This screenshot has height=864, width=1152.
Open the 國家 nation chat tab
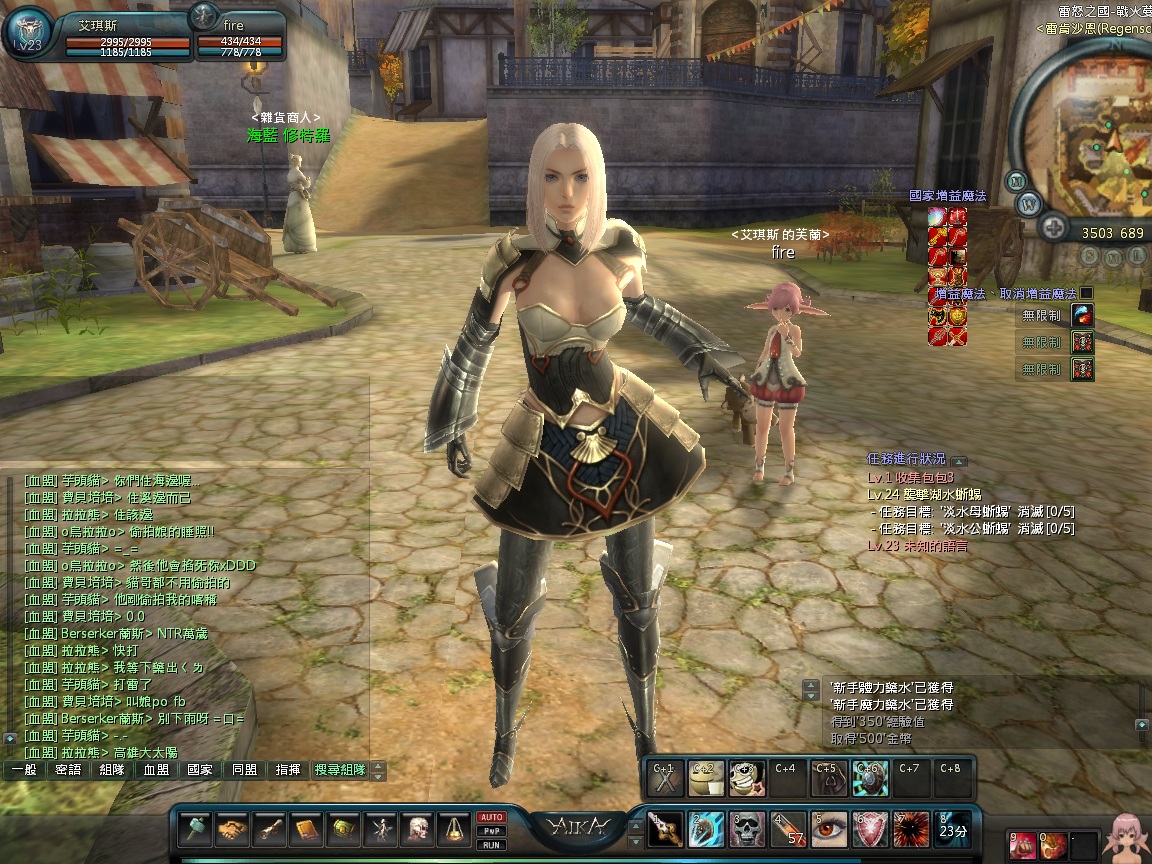200,770
